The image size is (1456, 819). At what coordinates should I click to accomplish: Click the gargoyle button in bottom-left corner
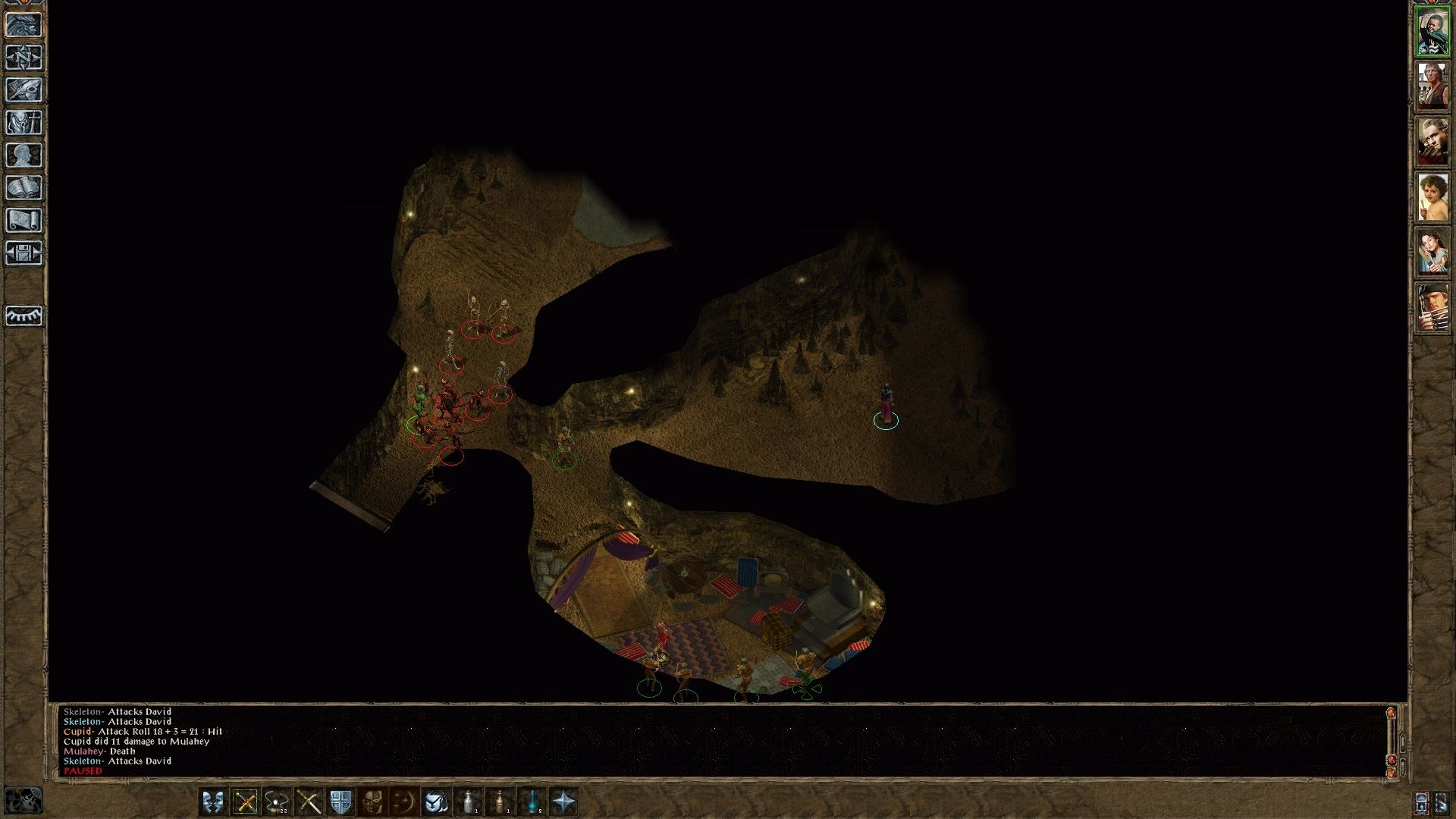pos(23,801)
